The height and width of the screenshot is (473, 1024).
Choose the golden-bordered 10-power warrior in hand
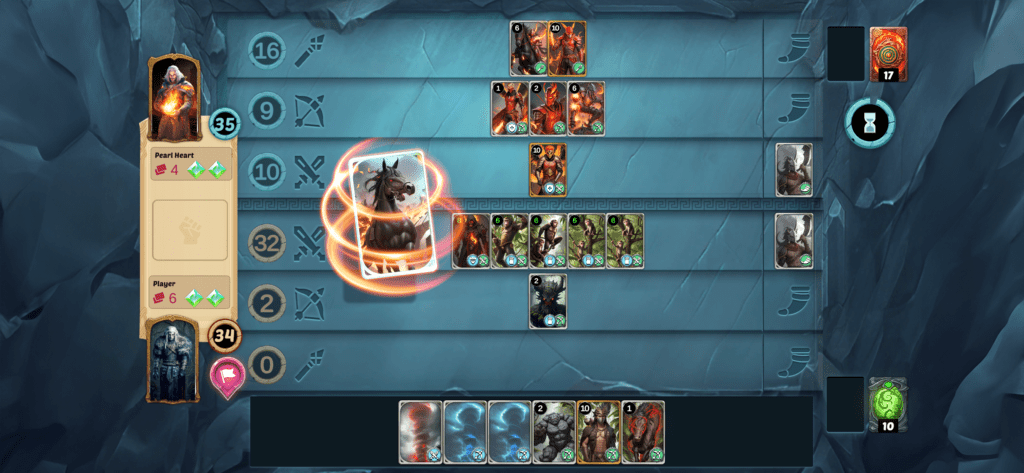pos(597,431)
